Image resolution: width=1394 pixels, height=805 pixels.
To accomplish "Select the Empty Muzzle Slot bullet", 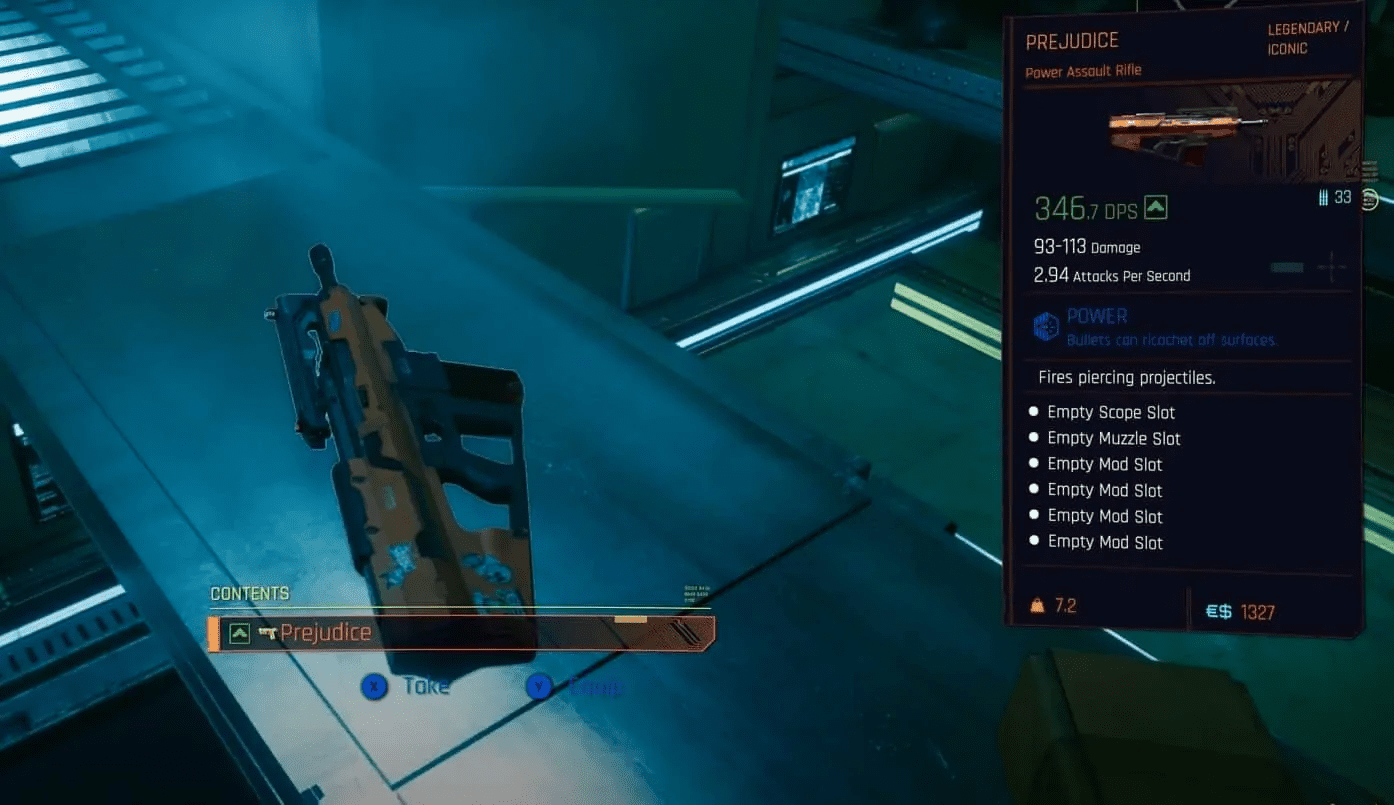I will 1035,437.
